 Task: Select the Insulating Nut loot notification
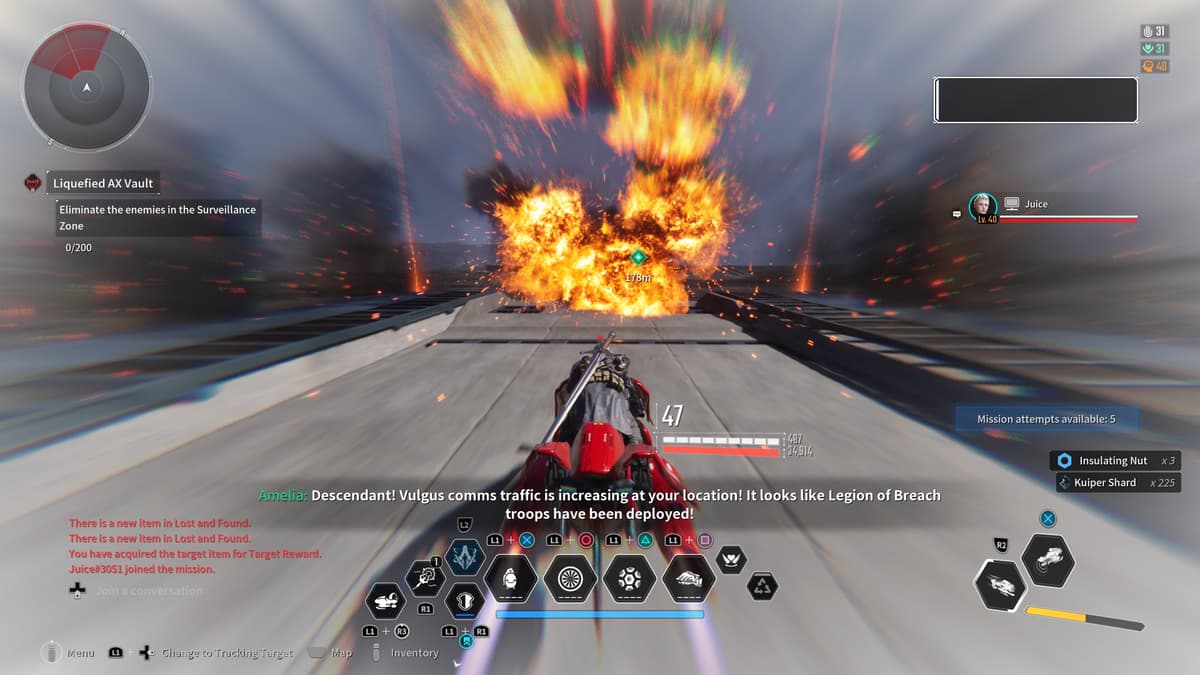pos(1114,461)
